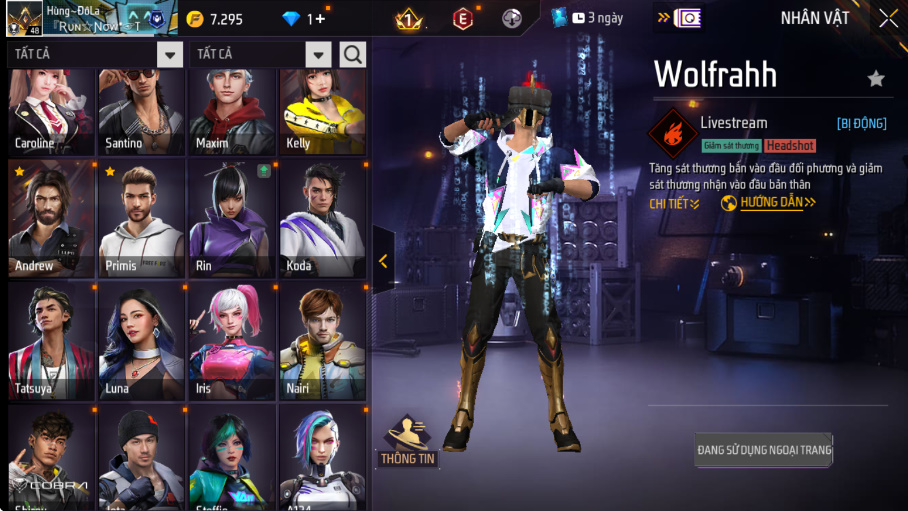Pick the Maxim character card
Screen dimensions: 908x511
point(231,112)
